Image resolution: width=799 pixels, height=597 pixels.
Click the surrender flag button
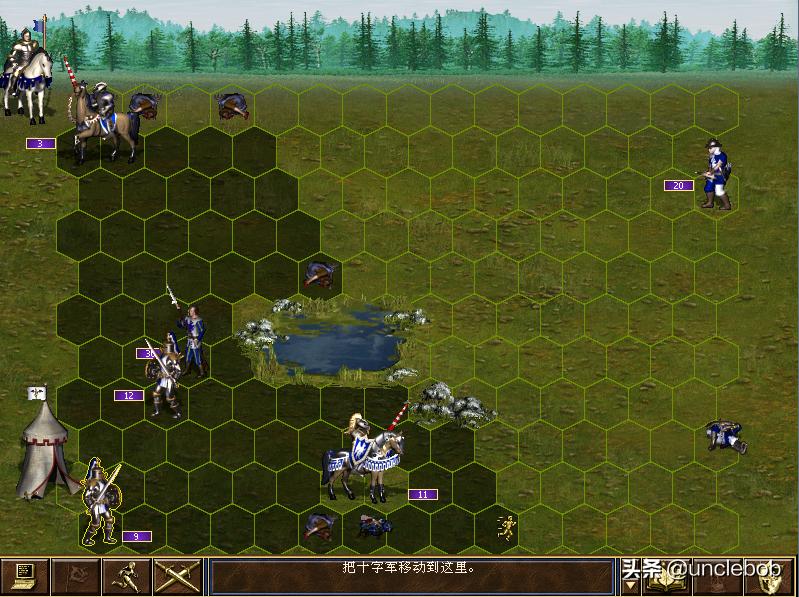(x=76, y=576)
